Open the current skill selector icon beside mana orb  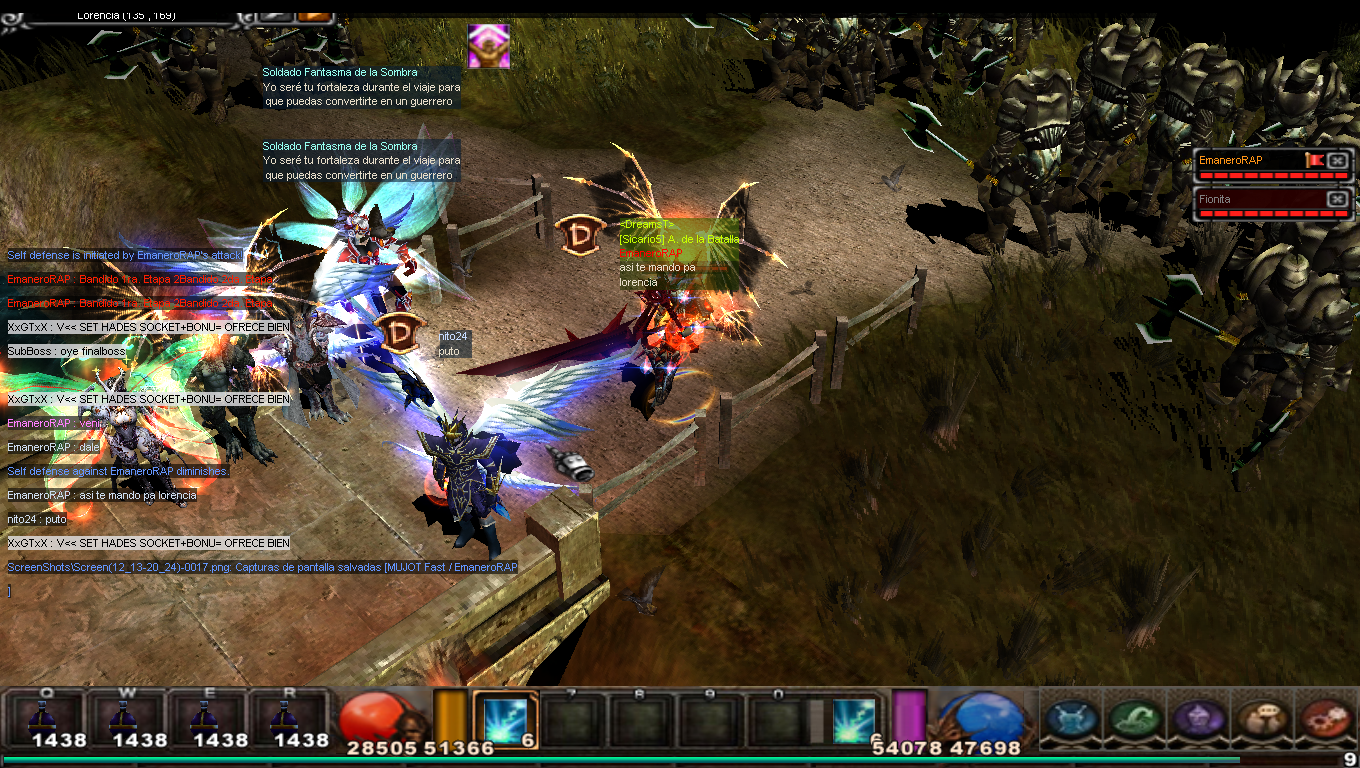[x=853, y=718]
